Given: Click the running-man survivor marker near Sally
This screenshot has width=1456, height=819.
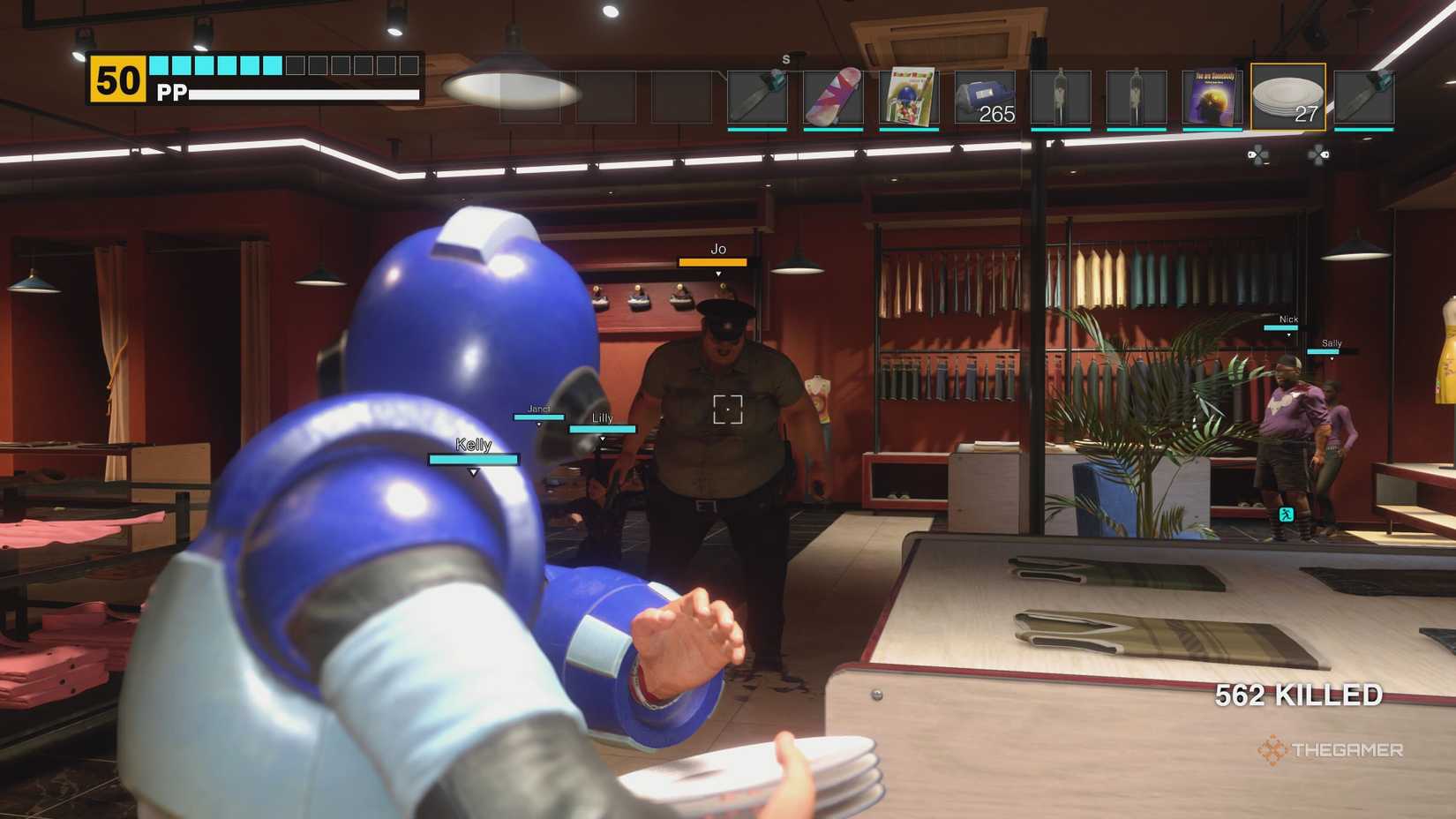Looking at the screenshot, I should 1287,513.
